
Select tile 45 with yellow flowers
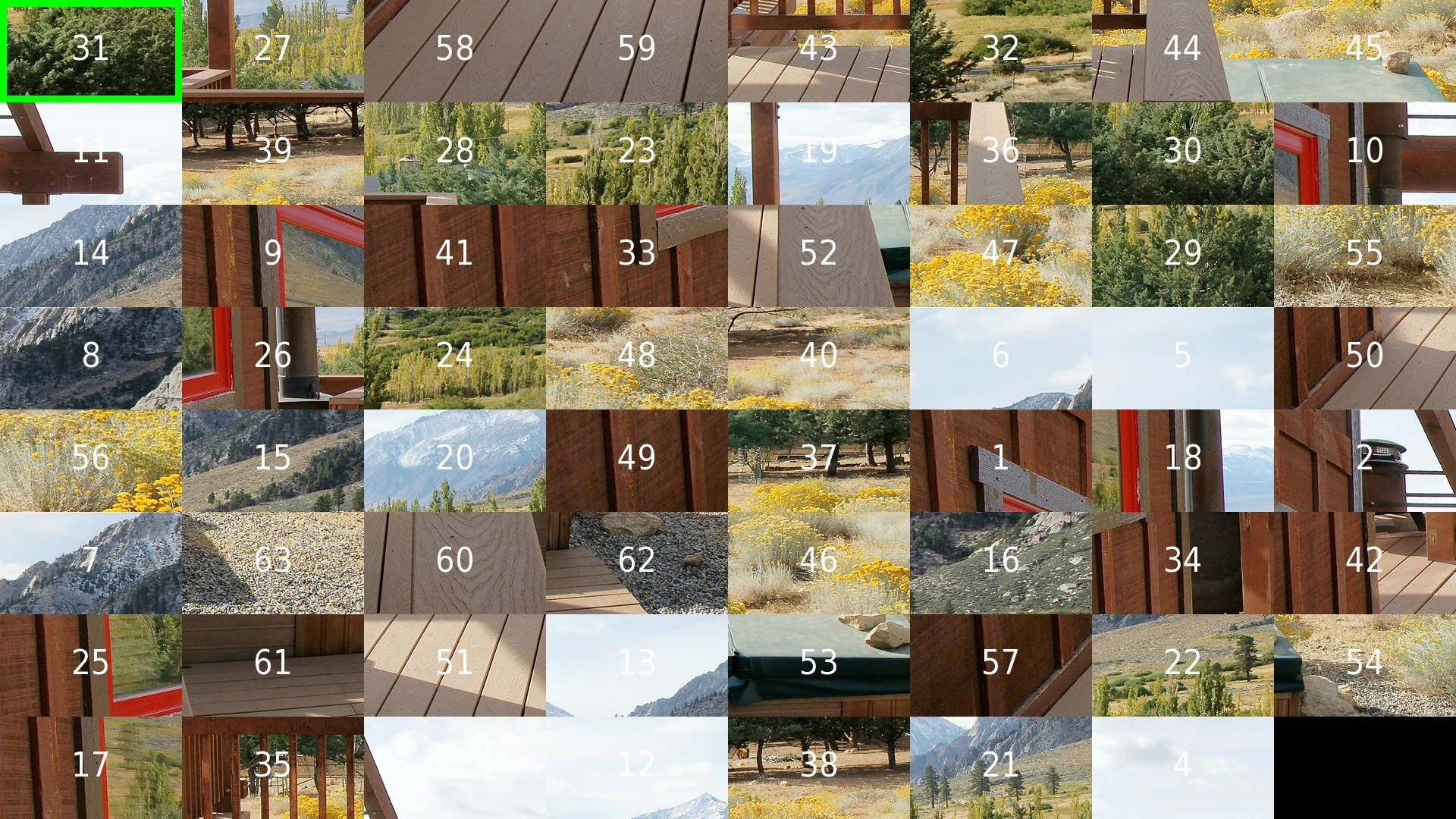[1365, 51]
